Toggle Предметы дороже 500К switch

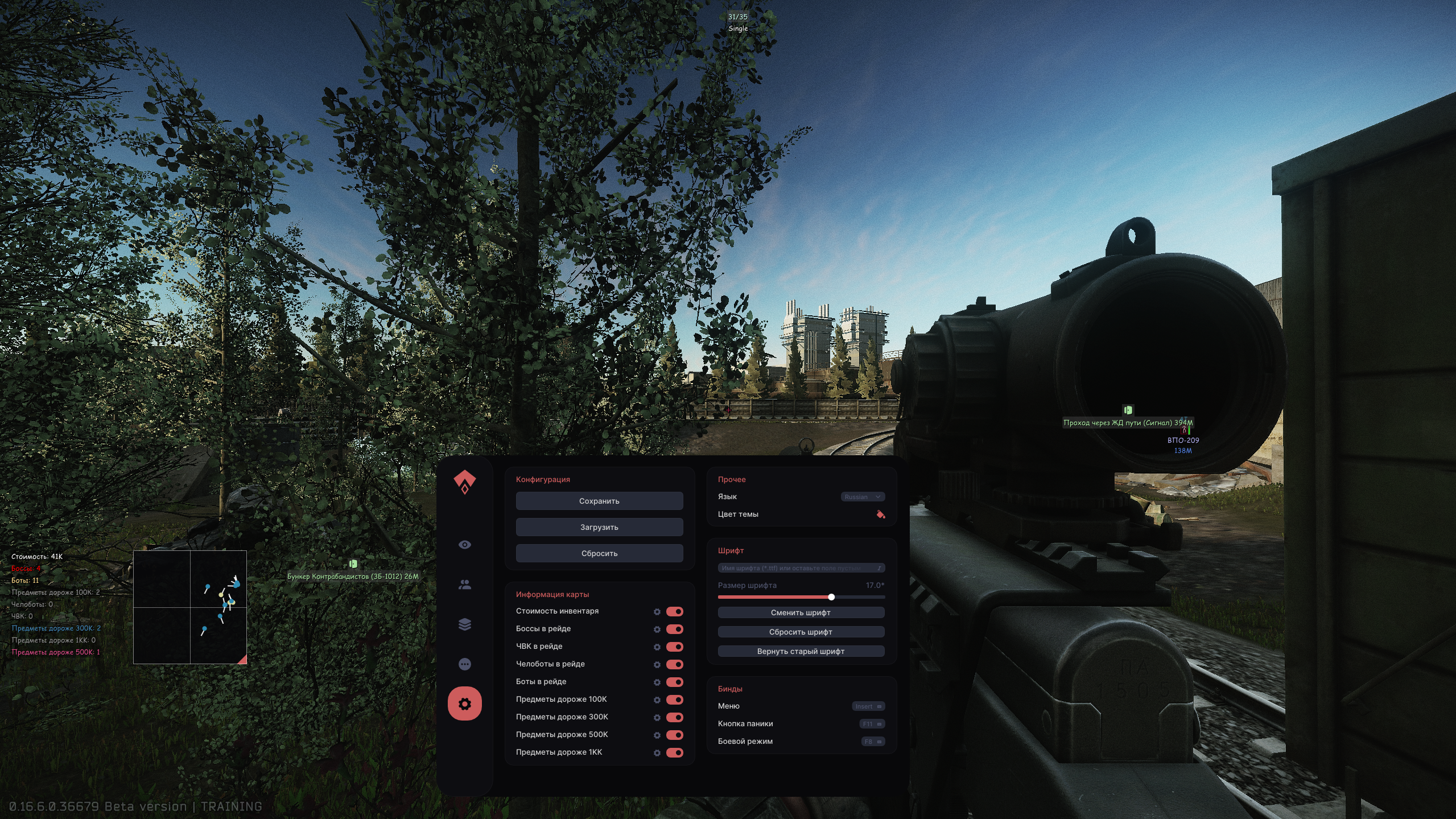pos(675,735)
